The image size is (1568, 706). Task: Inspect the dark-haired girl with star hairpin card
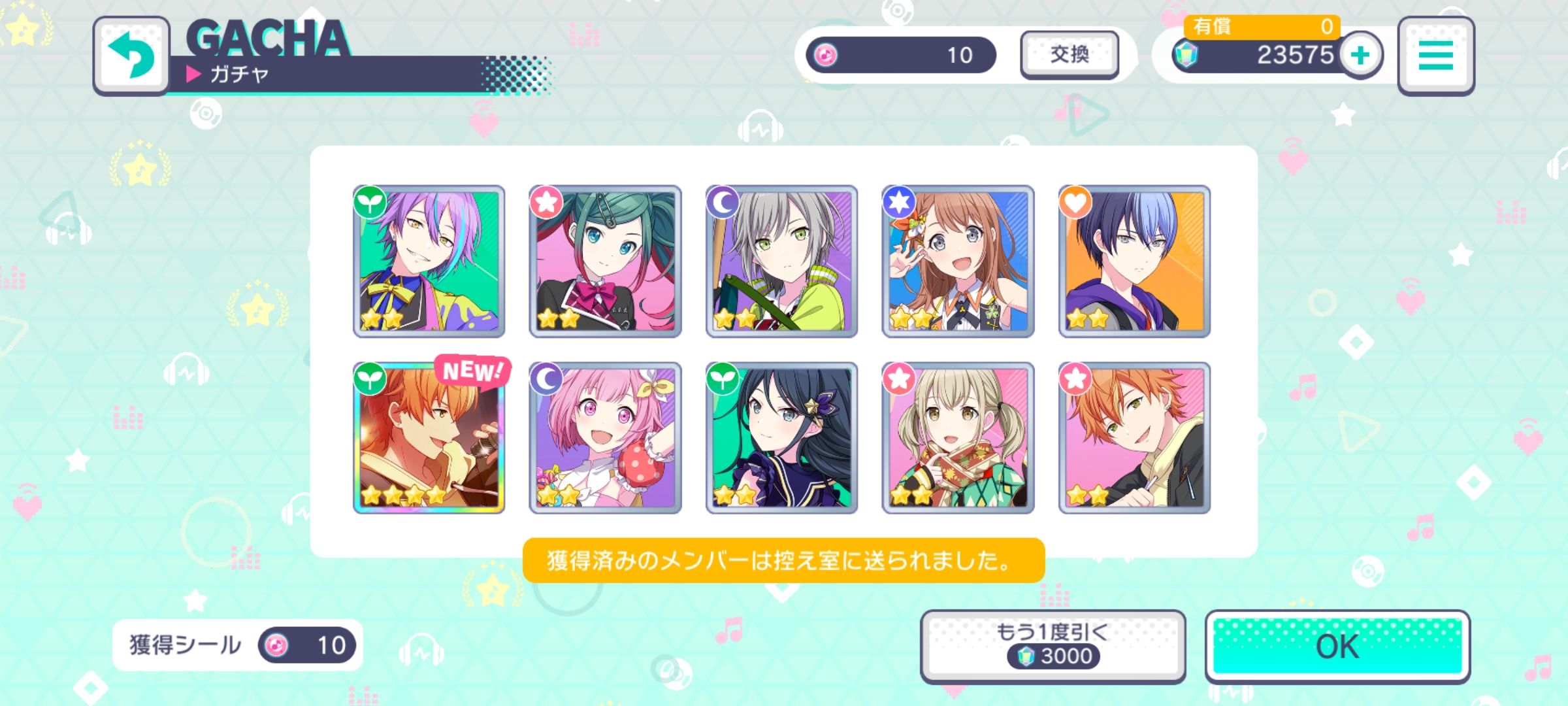pos(781,438)
